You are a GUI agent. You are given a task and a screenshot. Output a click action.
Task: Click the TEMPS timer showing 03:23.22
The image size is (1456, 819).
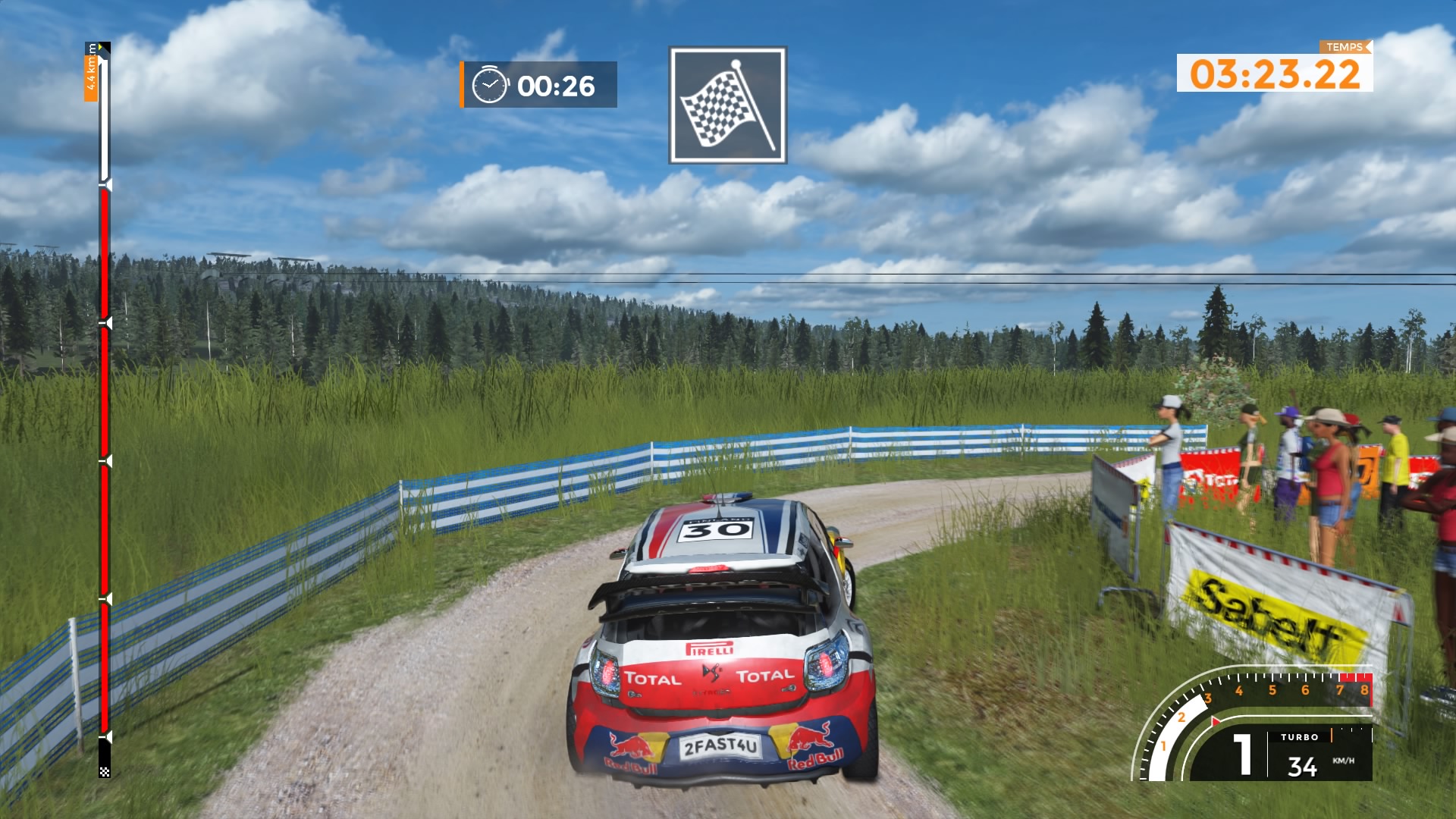tap(1274, 72)
